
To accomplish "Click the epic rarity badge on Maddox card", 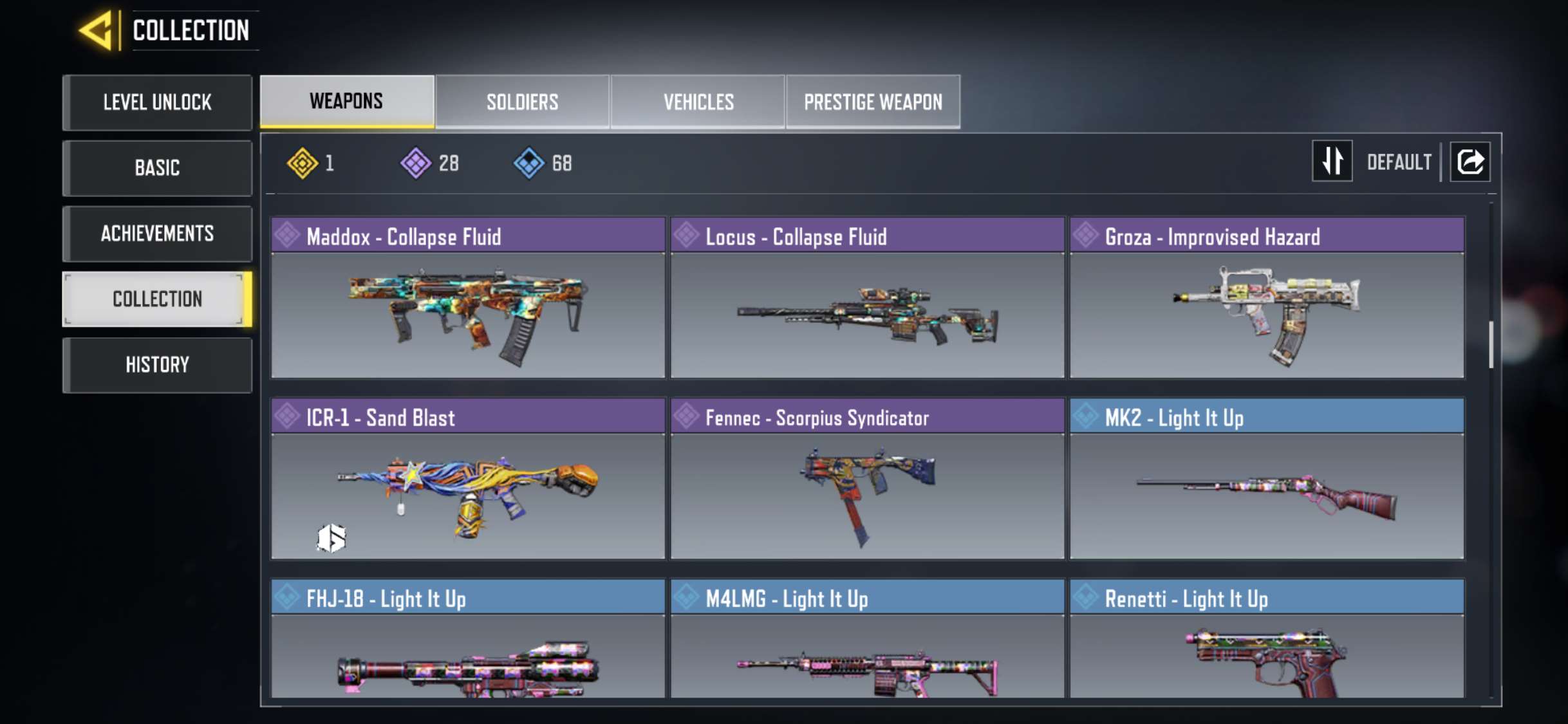I will click(x=286, y=237).
